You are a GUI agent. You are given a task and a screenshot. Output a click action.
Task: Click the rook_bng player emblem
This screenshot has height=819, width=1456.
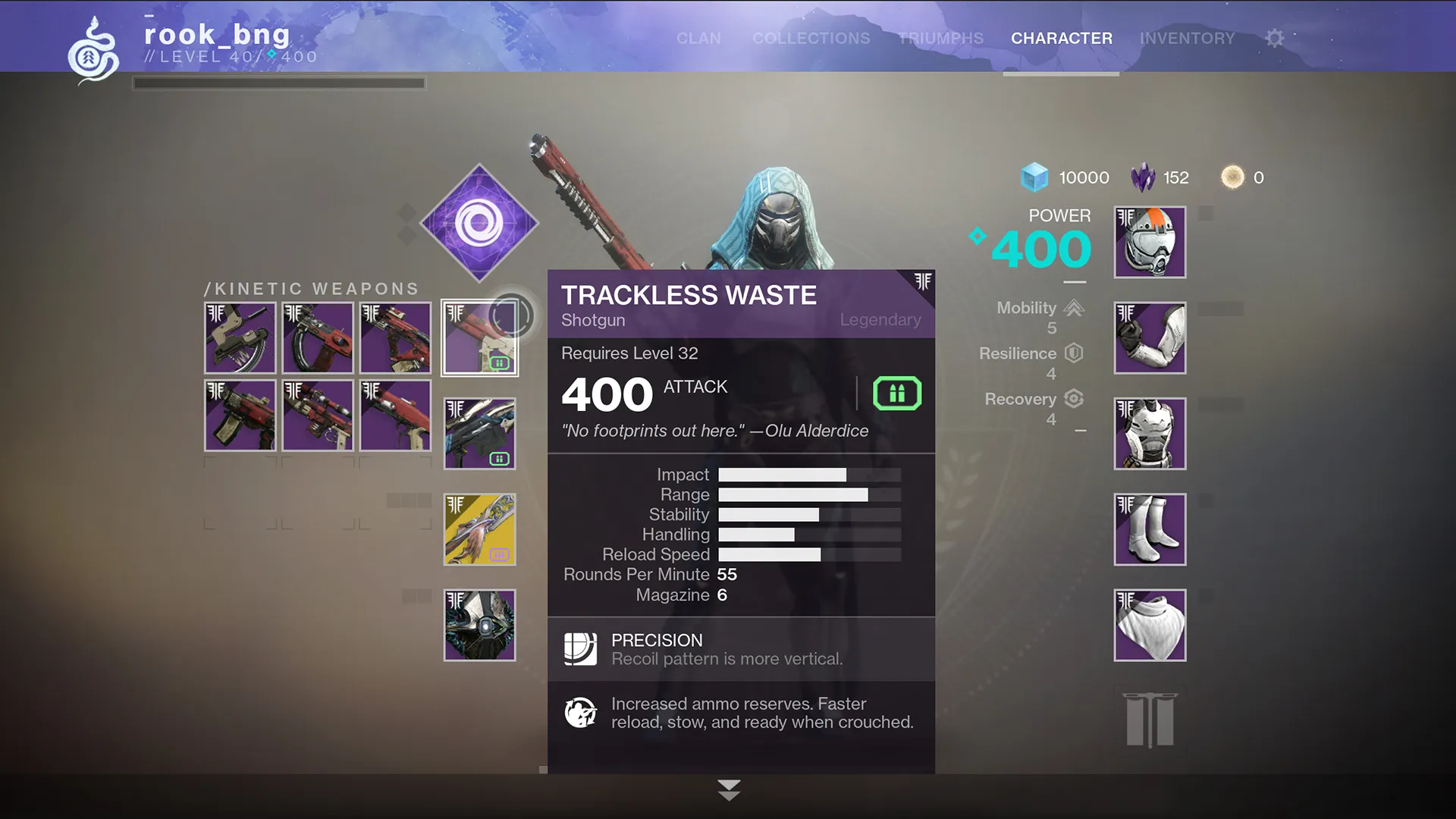click(x=93, y=50)
